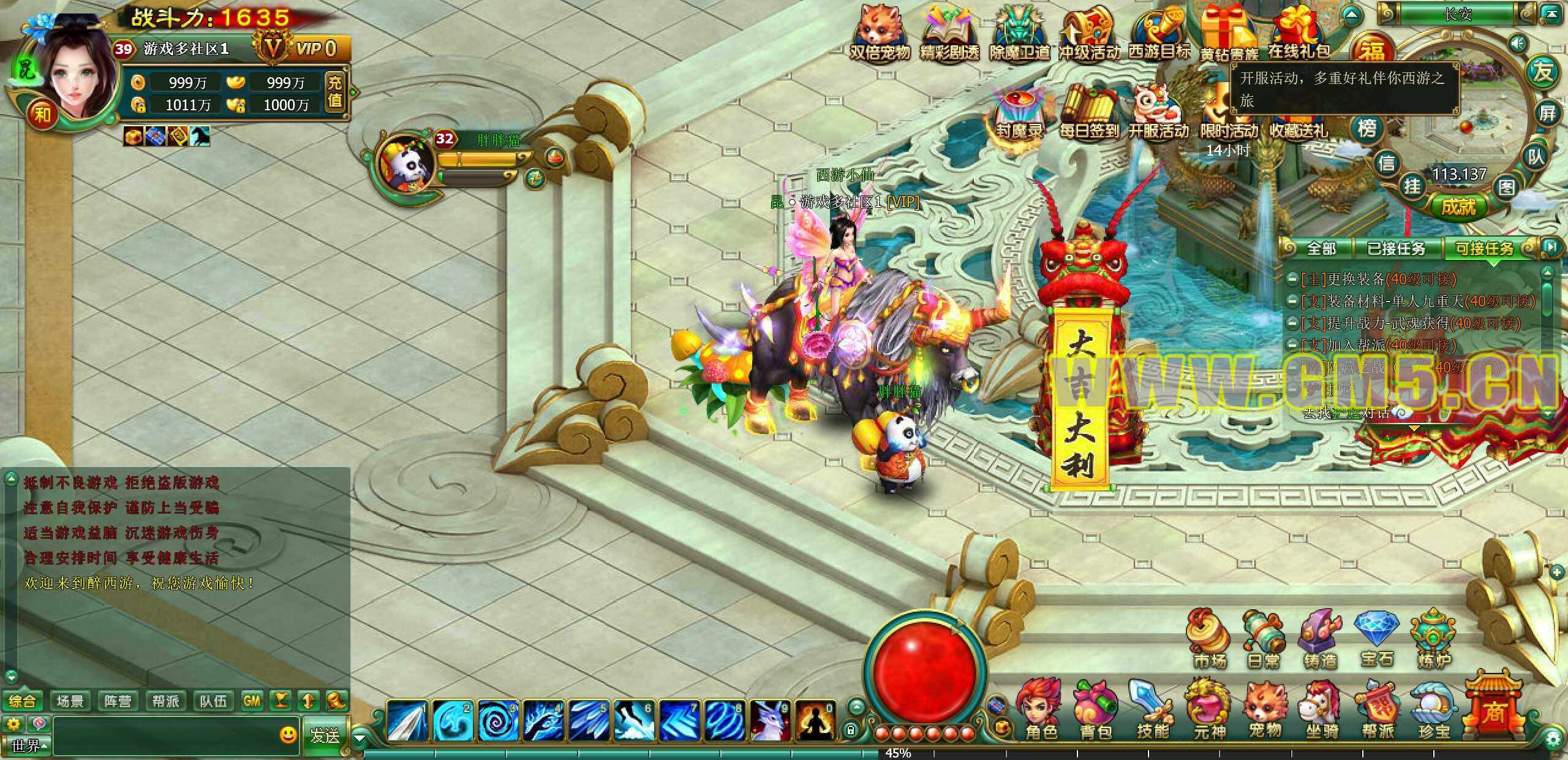
Task: Open the 封魔录 icon
Action: tap(1019, 113)
